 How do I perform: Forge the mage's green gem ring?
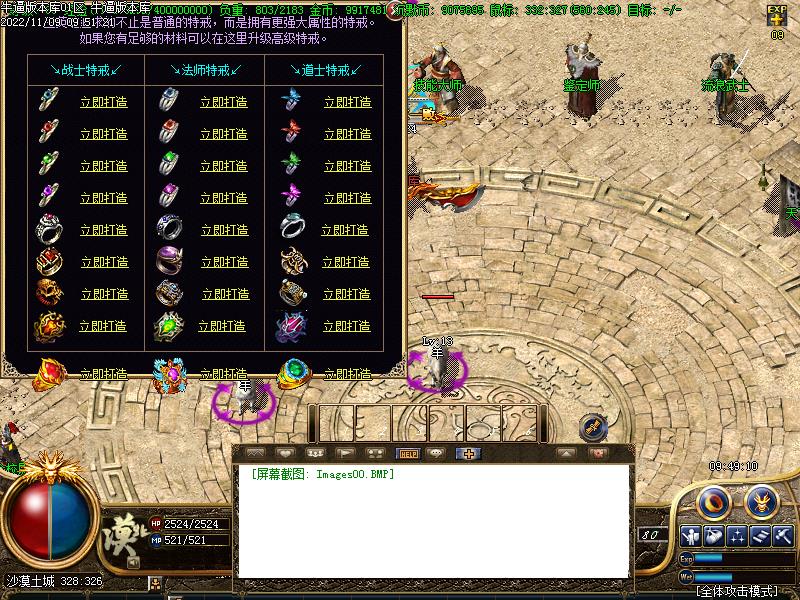tap(223, 166)
